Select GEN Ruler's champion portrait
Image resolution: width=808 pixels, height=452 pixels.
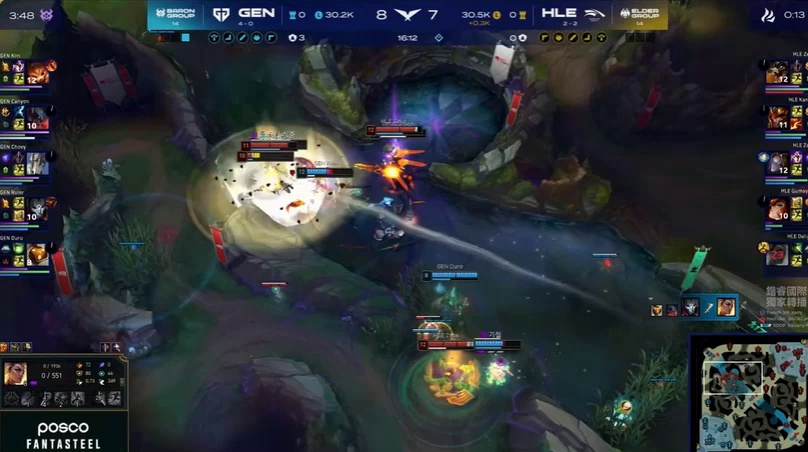pos(38,208)
